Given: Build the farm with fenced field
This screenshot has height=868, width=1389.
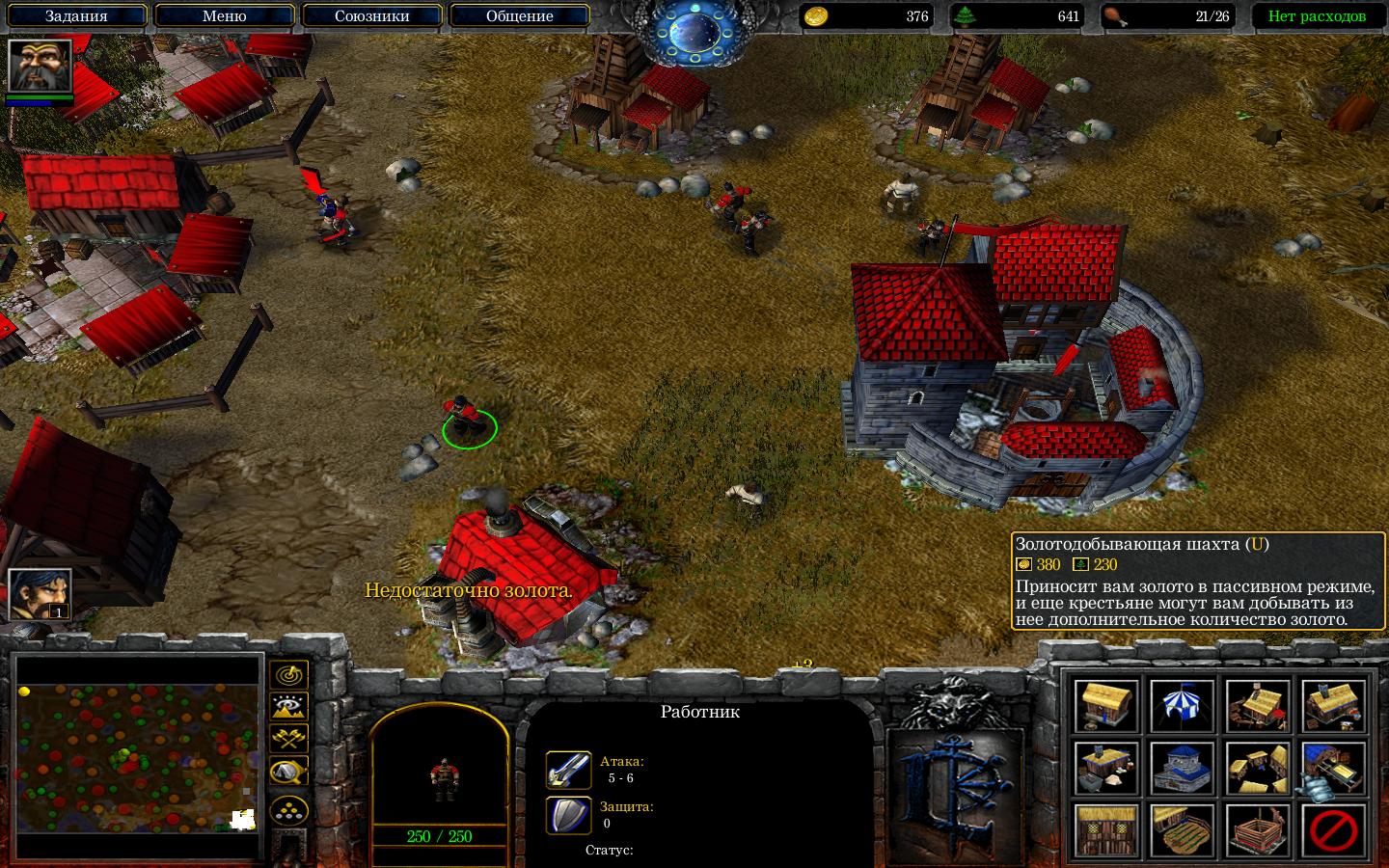Looking at the screenshot, I should pos(1182,829).
